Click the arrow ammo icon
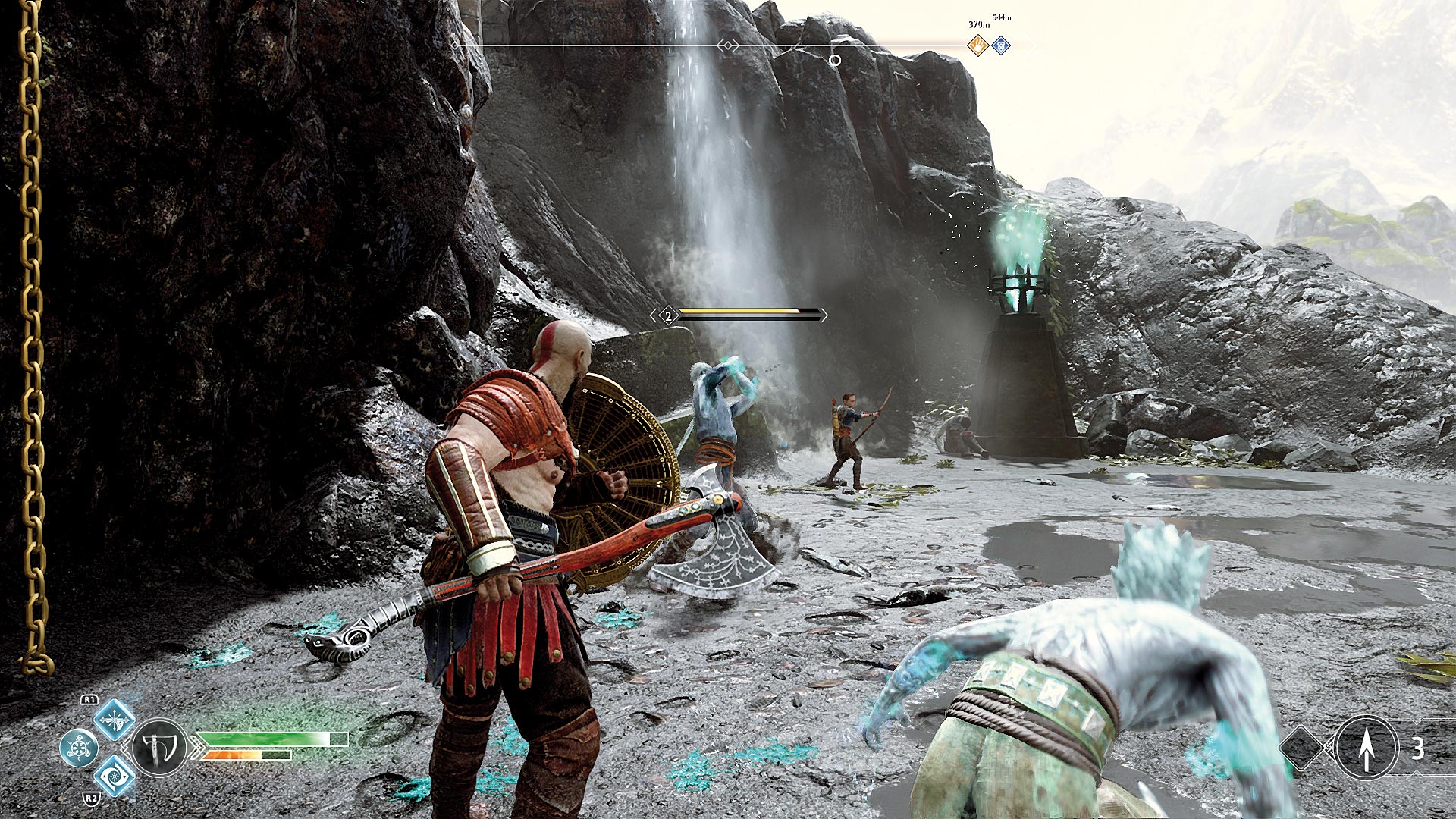The height and width of the screenshot is (819, 1456). point(1366,748)
